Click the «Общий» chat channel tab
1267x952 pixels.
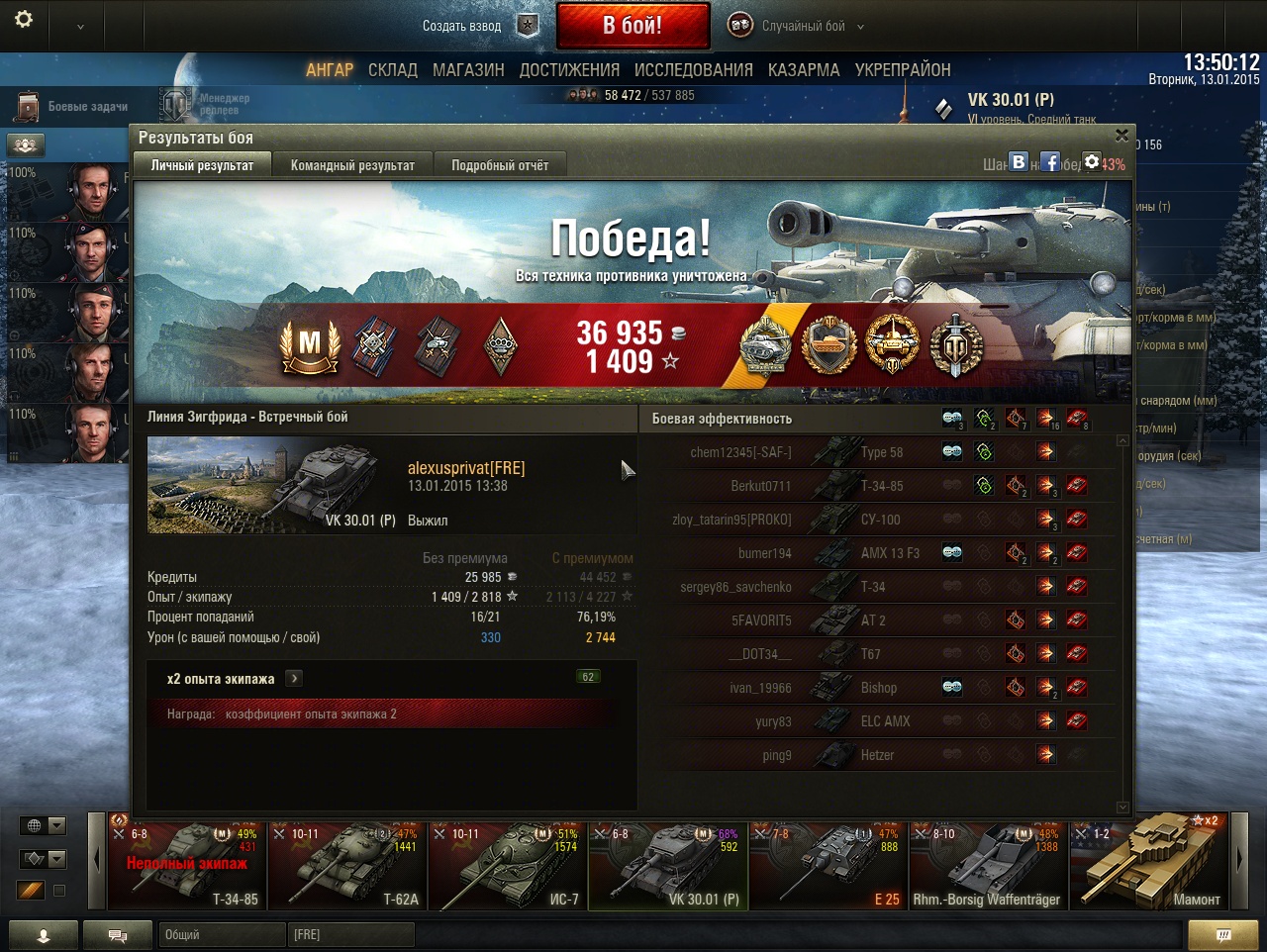(220, 934)
